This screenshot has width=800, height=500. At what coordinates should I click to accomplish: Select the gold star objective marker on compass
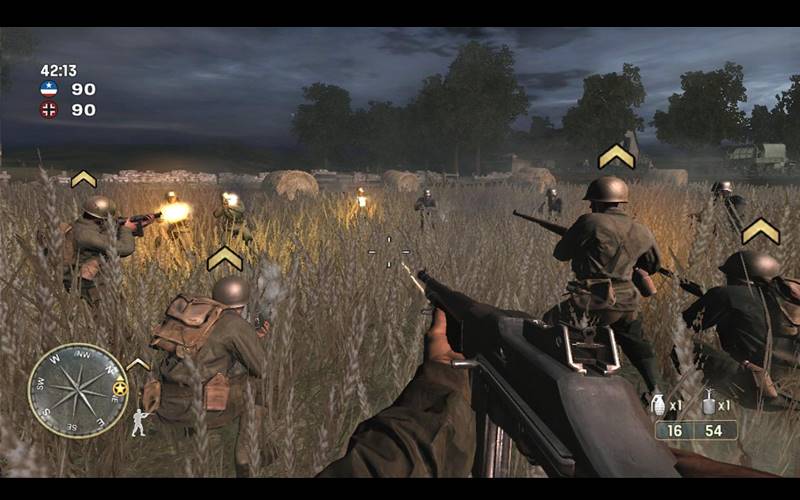[120, 387]
